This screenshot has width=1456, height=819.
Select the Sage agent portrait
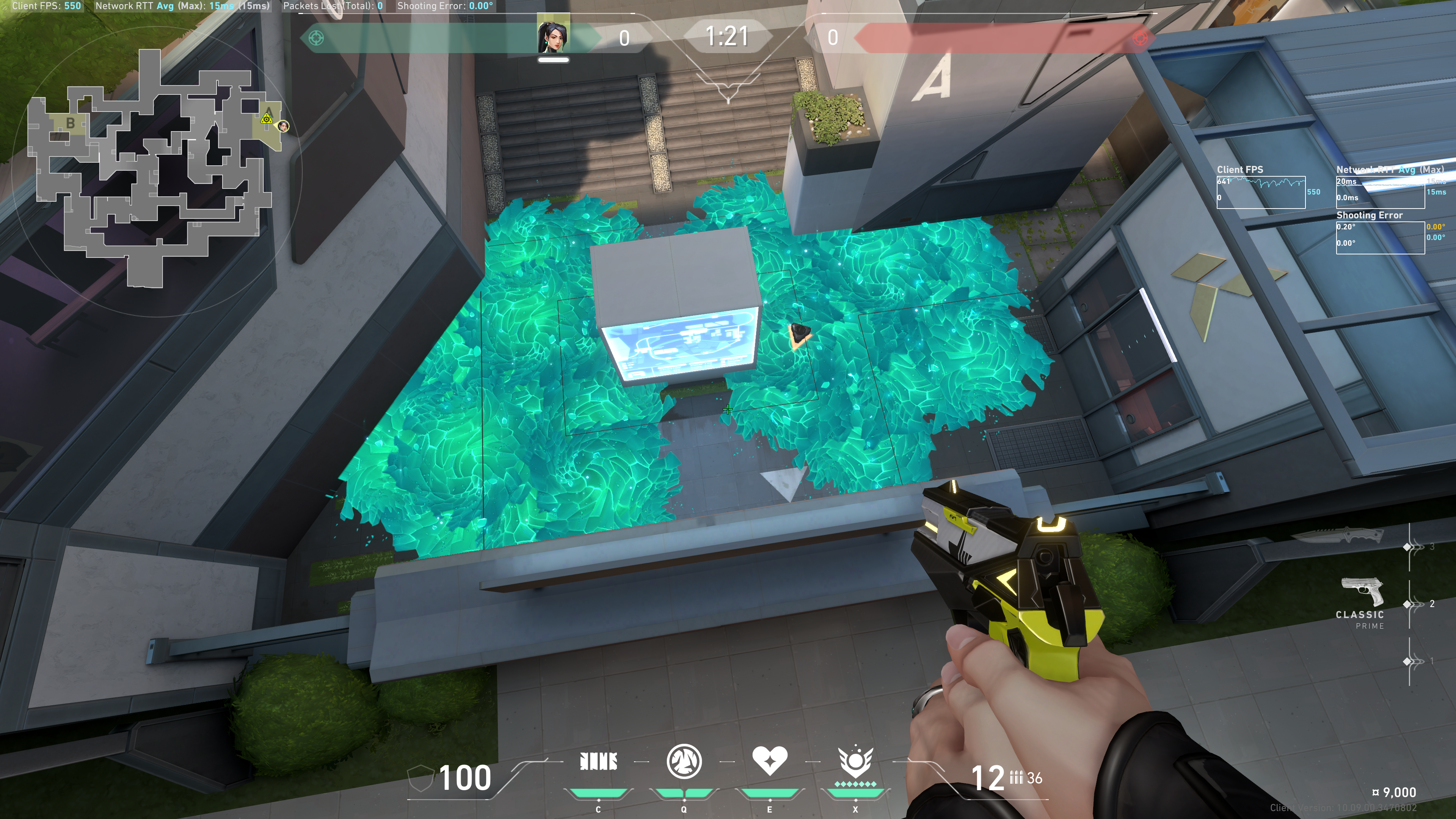[x=553, y=35]
